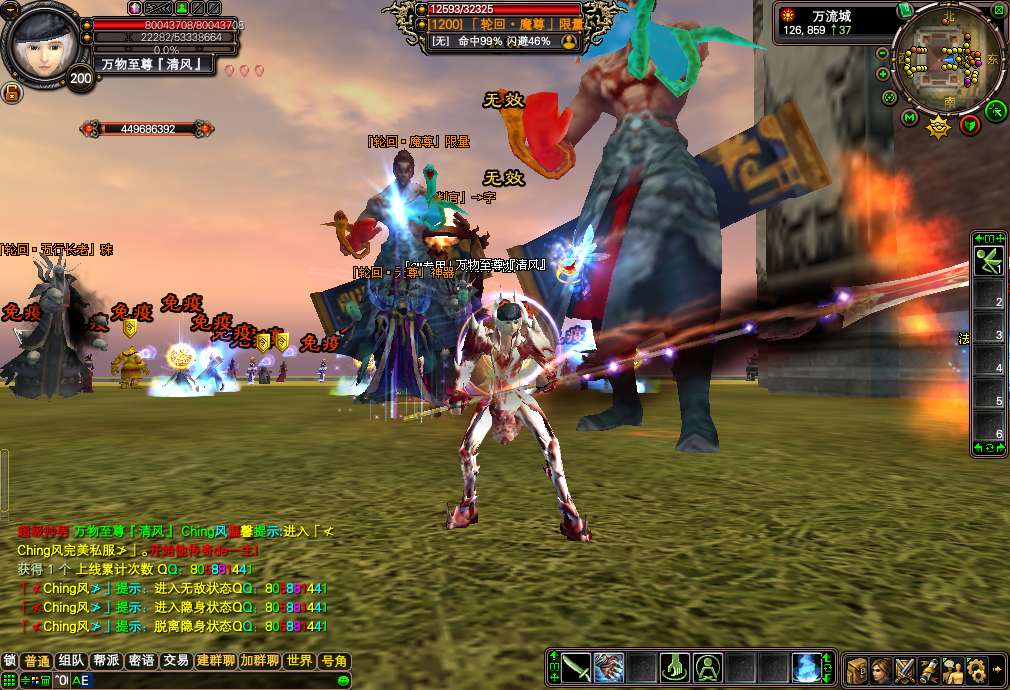1010x690 pixels.
Task: Choose the 交易 trade chat tab
Action: click(x=176, y=661)
